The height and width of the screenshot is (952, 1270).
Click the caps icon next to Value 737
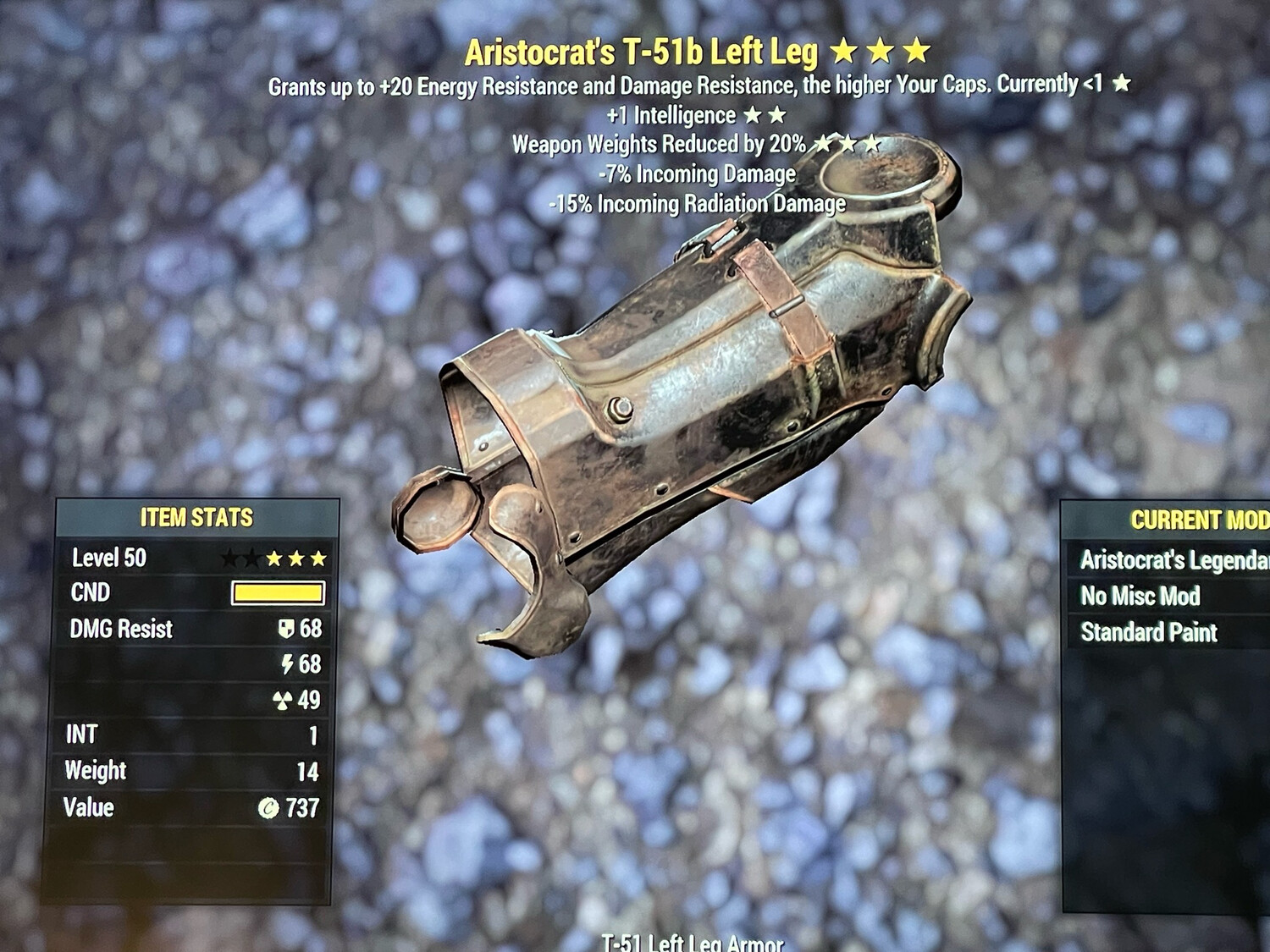point(269,808)
